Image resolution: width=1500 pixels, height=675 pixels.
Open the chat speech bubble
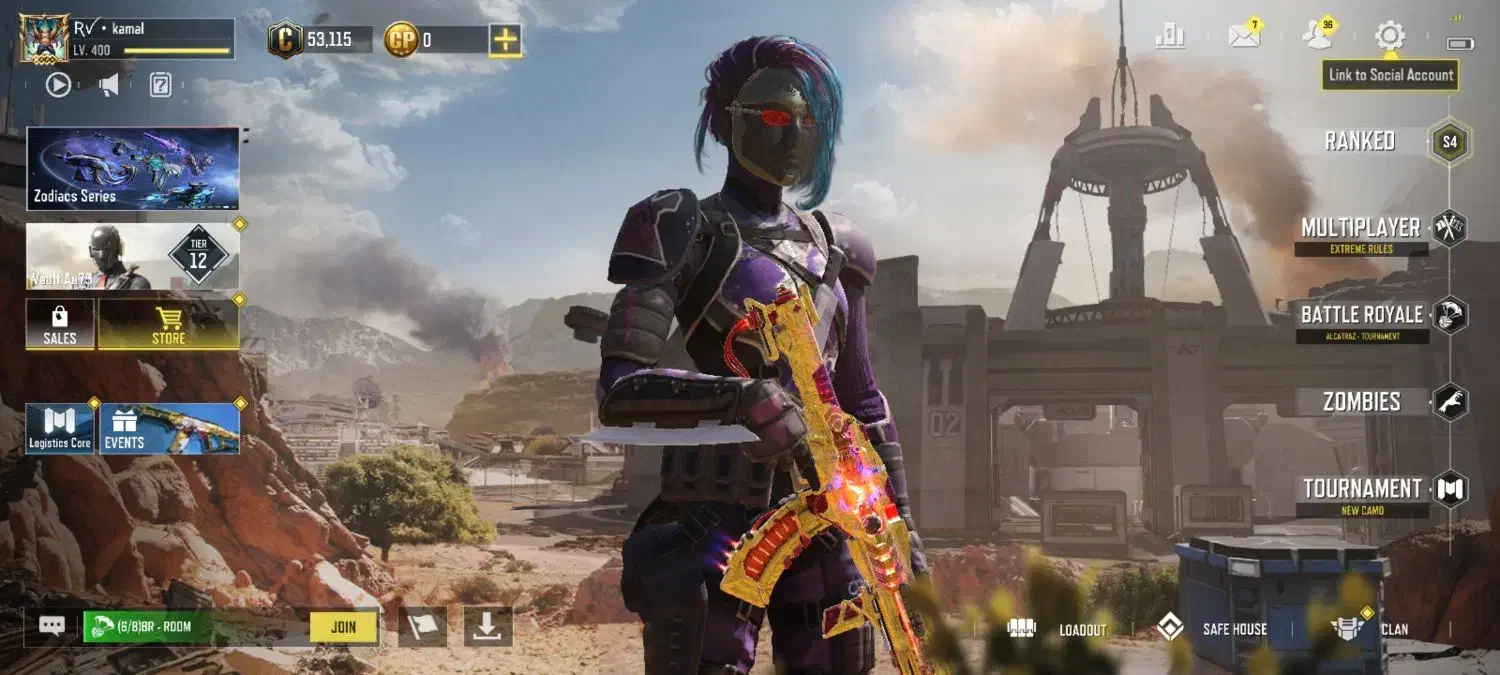[52, 626]
